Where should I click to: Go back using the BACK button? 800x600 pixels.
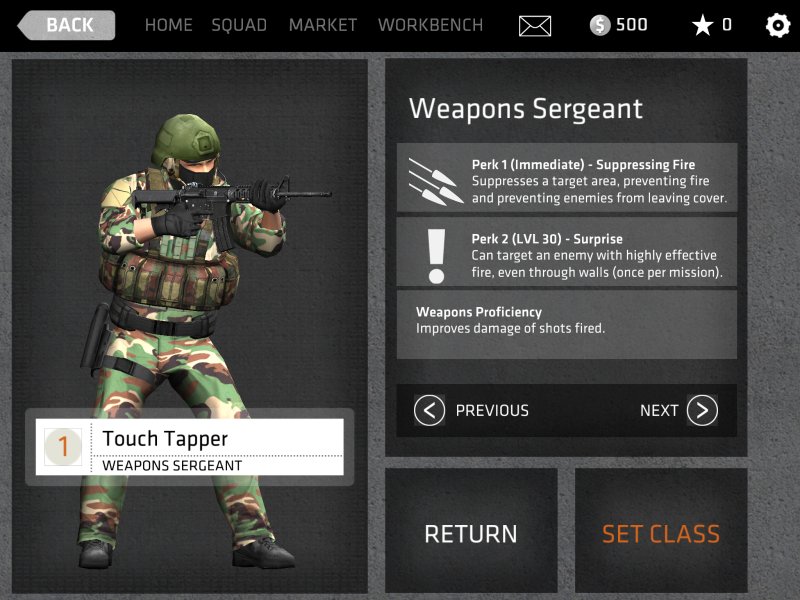click(67, 25)
